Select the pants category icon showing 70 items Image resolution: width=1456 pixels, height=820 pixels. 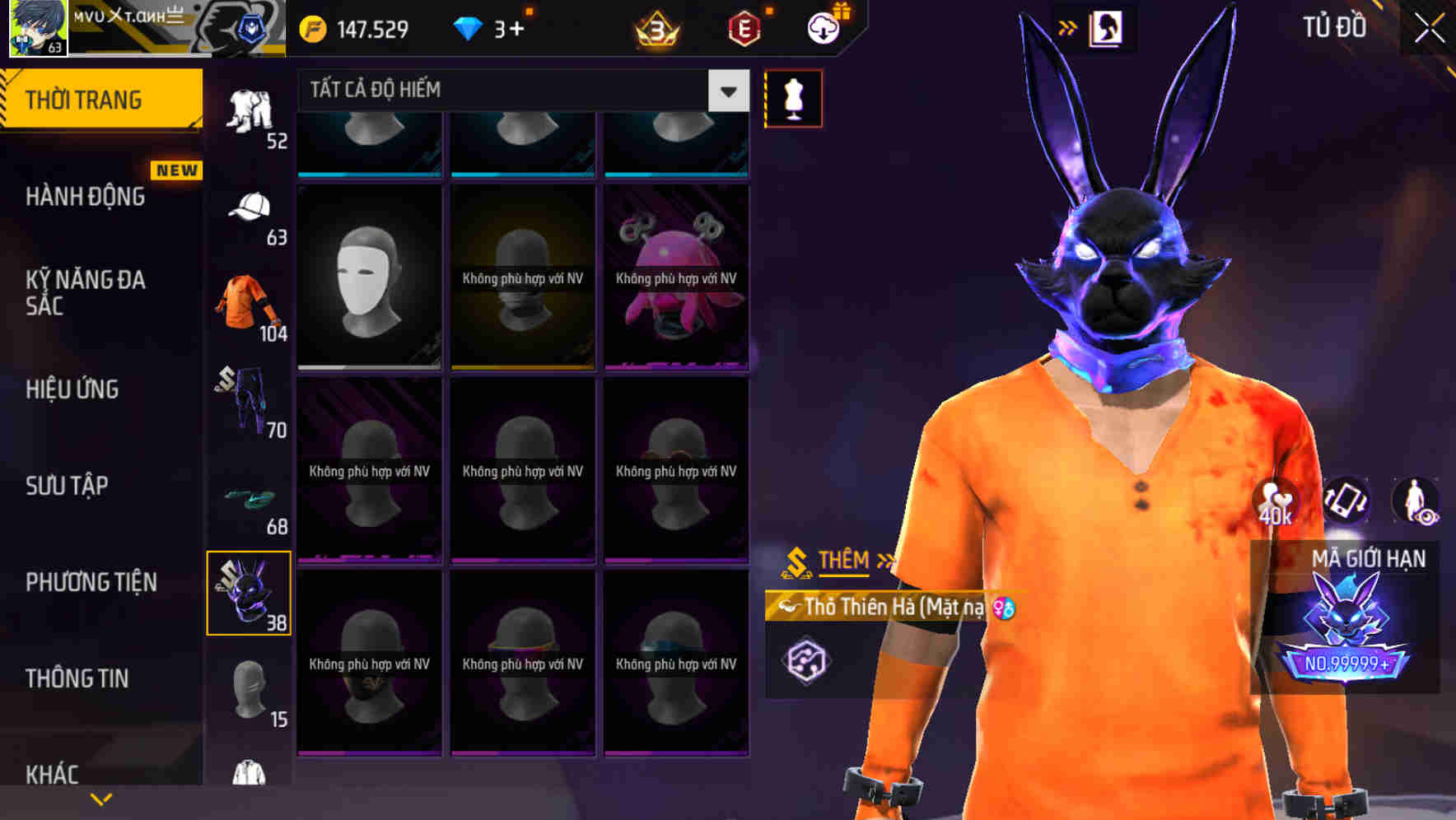247,403
